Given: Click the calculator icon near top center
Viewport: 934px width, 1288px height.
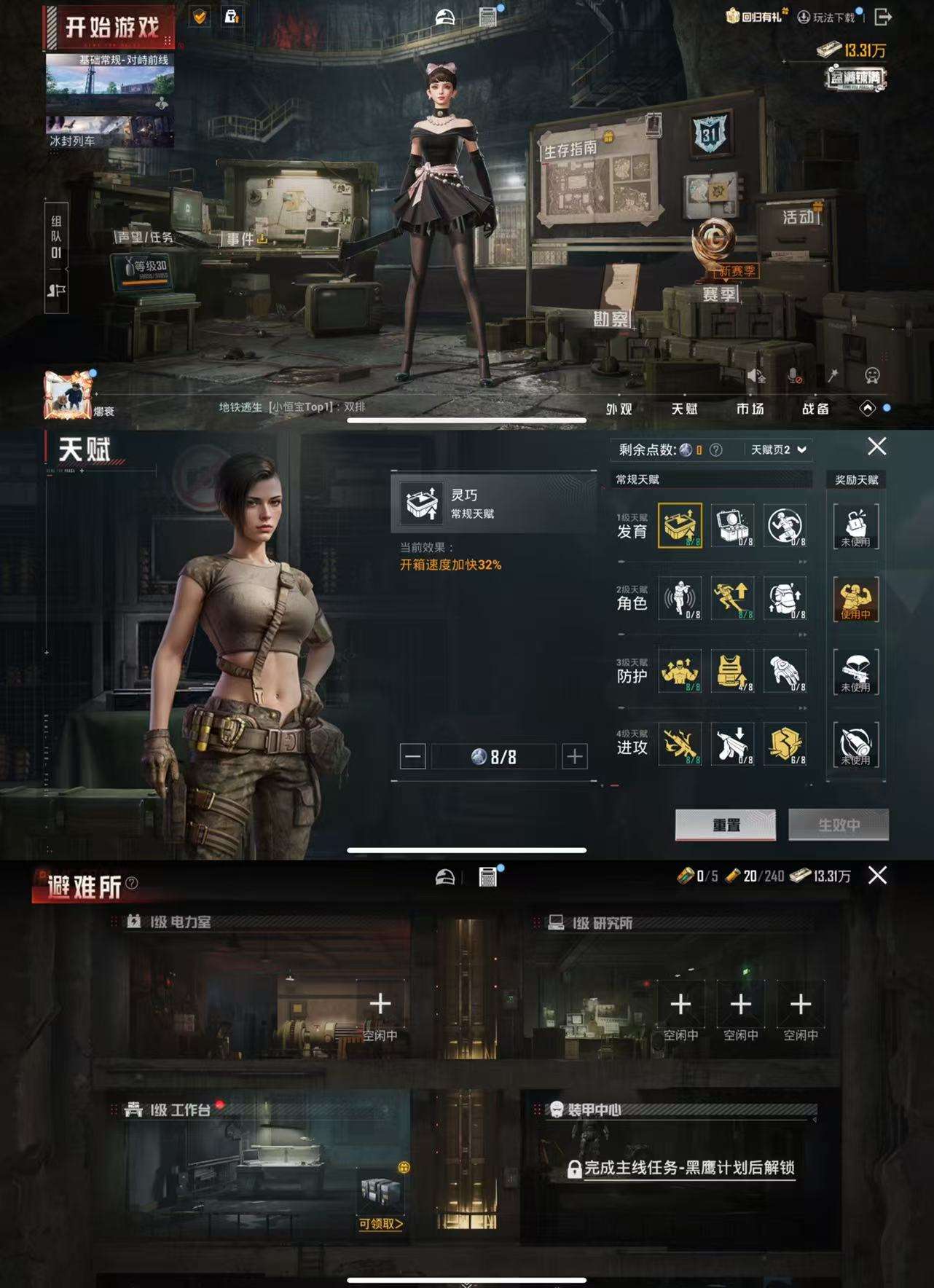Looking at the screenshot, I should point(487,16).
